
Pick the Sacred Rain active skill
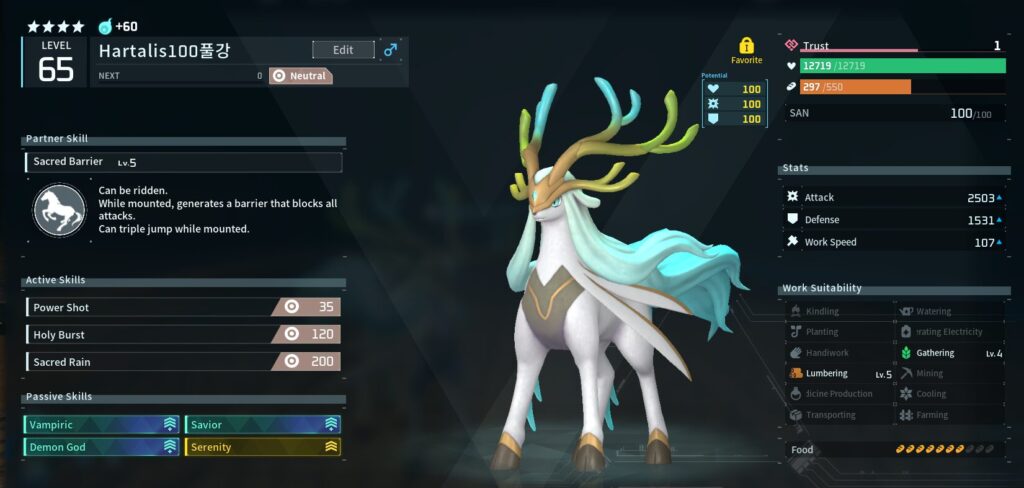pos(184,362)
